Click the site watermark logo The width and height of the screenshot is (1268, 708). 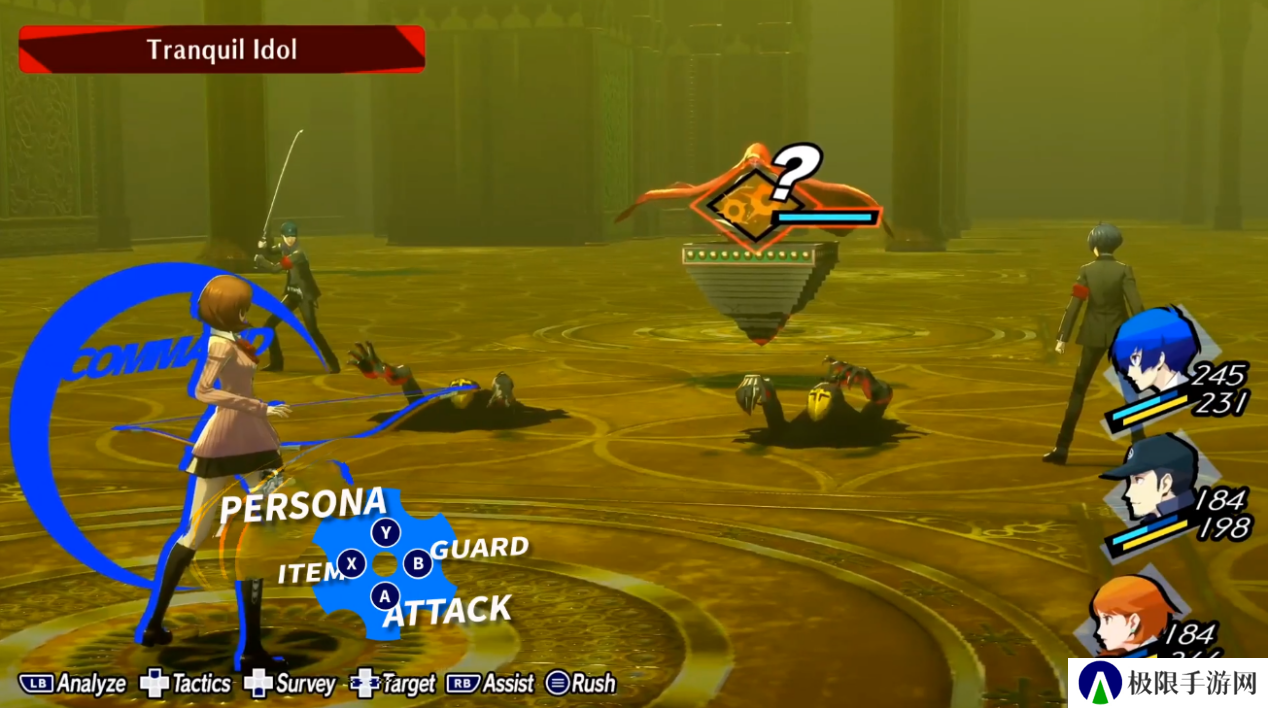(1167, 683)
